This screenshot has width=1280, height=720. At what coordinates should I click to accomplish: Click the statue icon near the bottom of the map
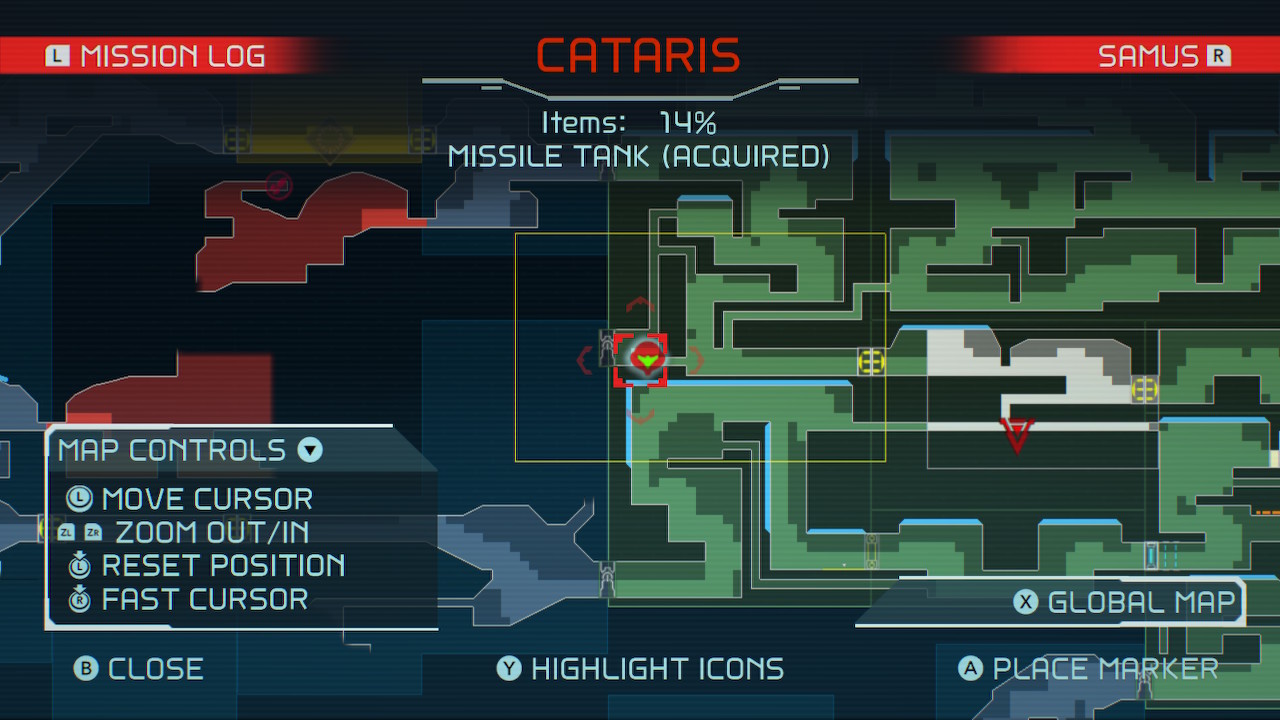click(608, 577)
